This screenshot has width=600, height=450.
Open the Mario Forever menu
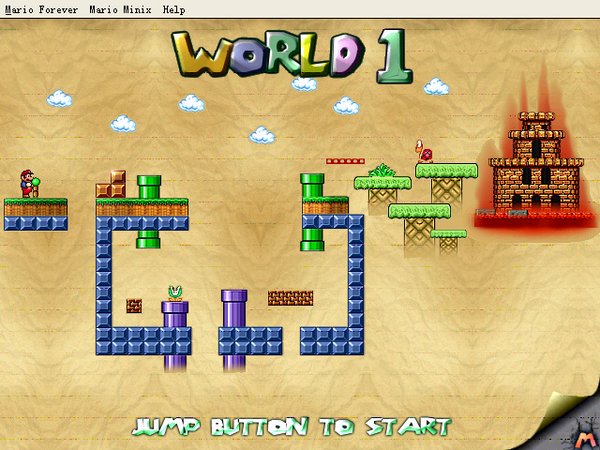[x=40, y=8]
